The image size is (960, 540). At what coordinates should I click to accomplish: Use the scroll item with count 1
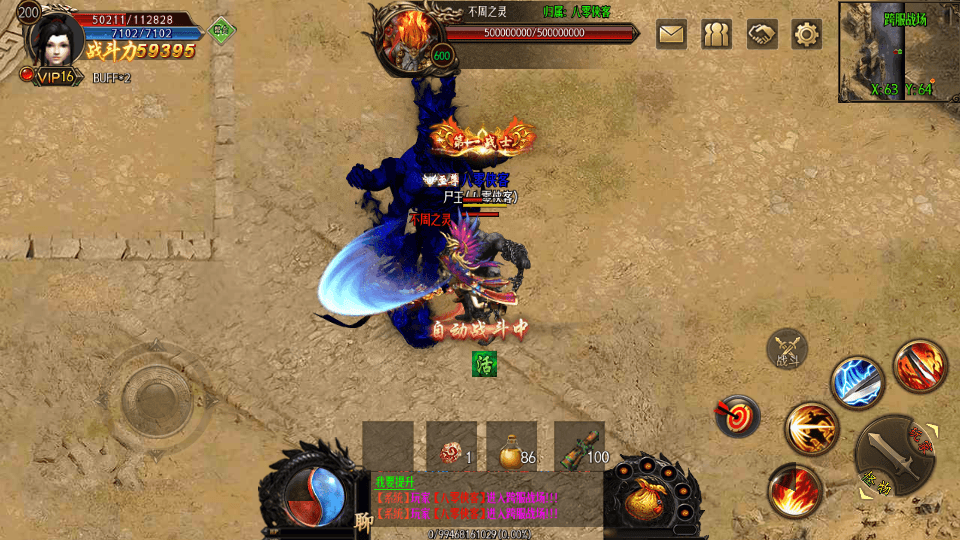pyautogui.click(x=451, y=447)
